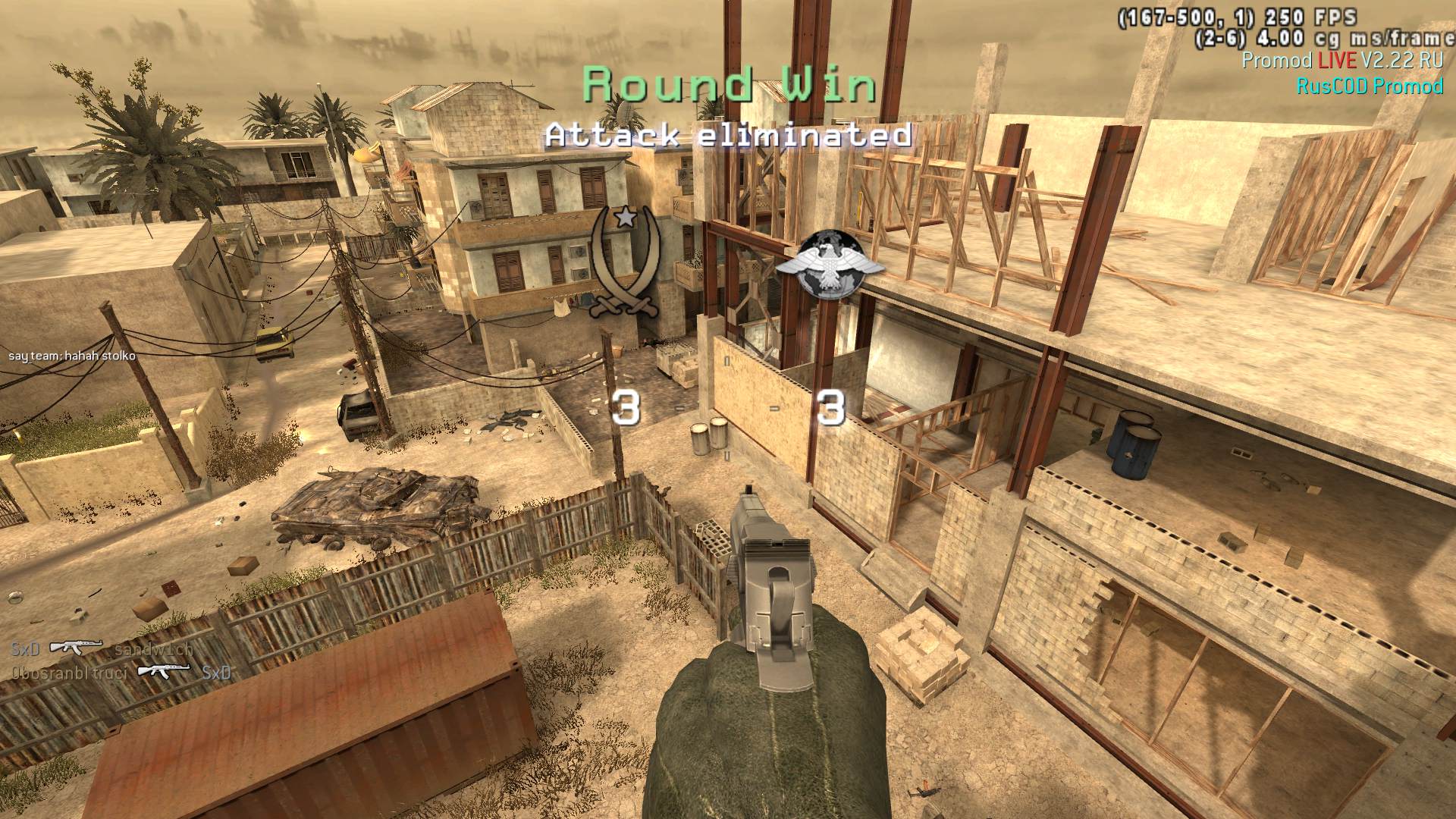
Task: Click the OpFor crossed swords team emblem
Action: click(x=624, y=262)
